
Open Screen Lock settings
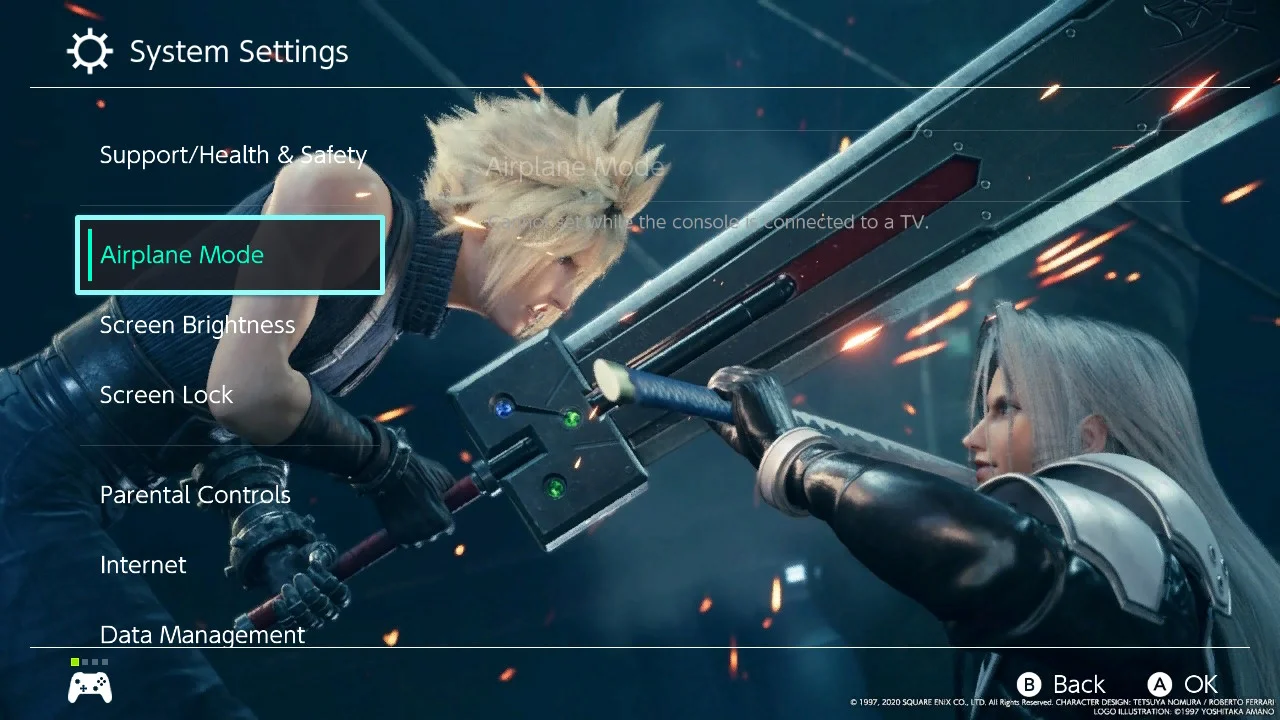166,394
